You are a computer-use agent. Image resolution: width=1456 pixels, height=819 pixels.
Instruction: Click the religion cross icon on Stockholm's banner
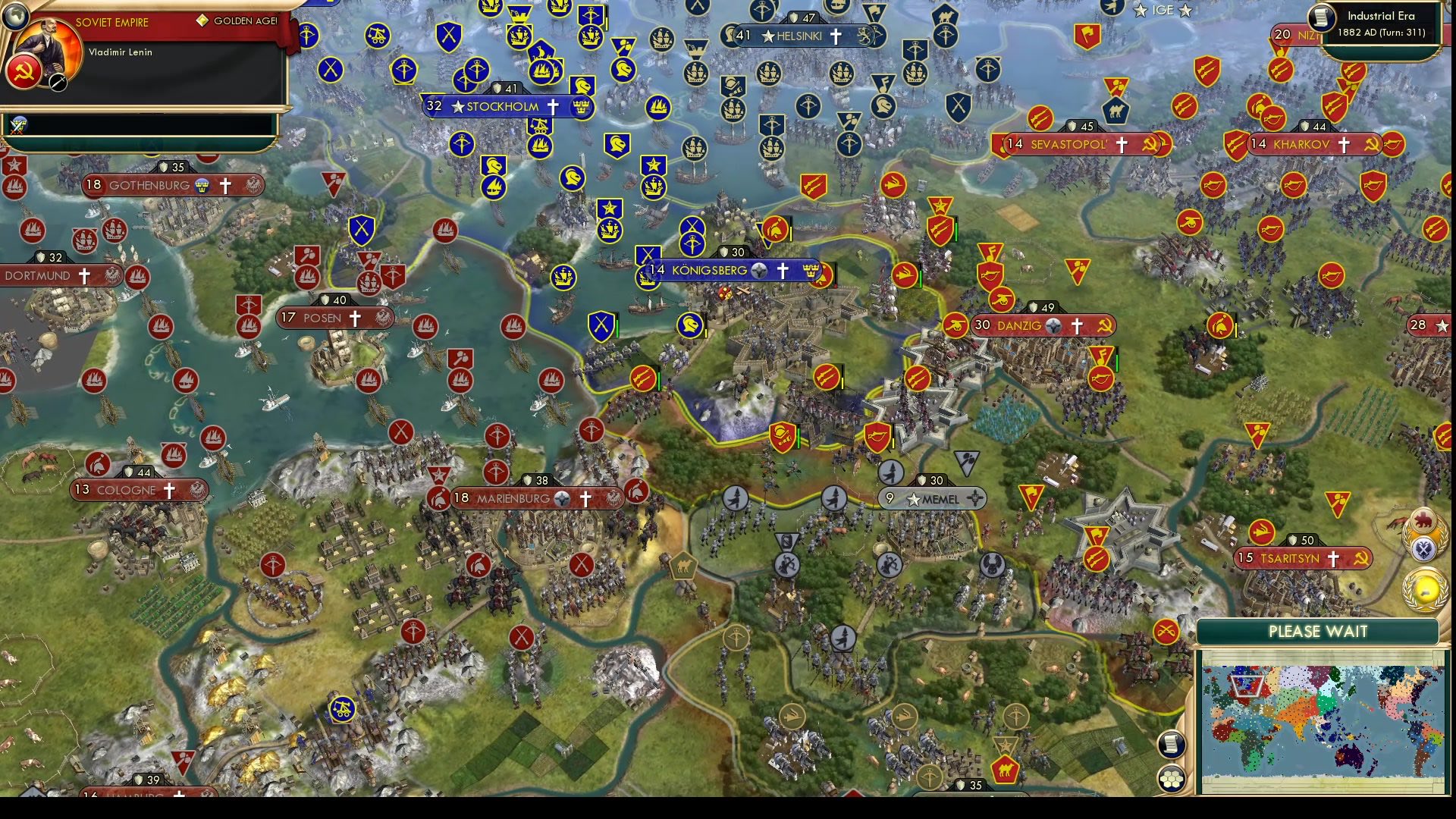tap(553, 107)
